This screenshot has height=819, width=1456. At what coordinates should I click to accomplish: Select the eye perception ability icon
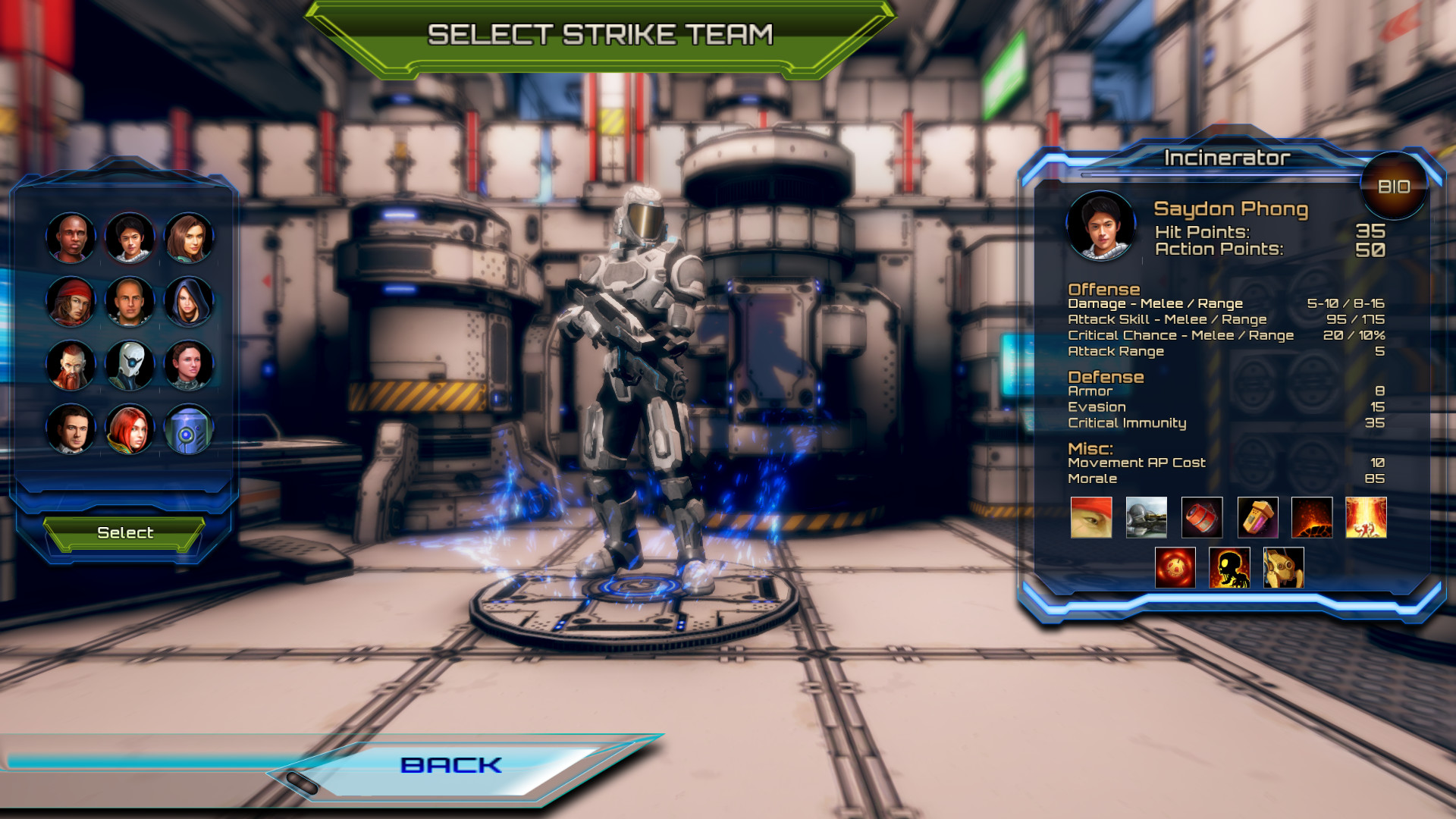(x=1090, y=518)
